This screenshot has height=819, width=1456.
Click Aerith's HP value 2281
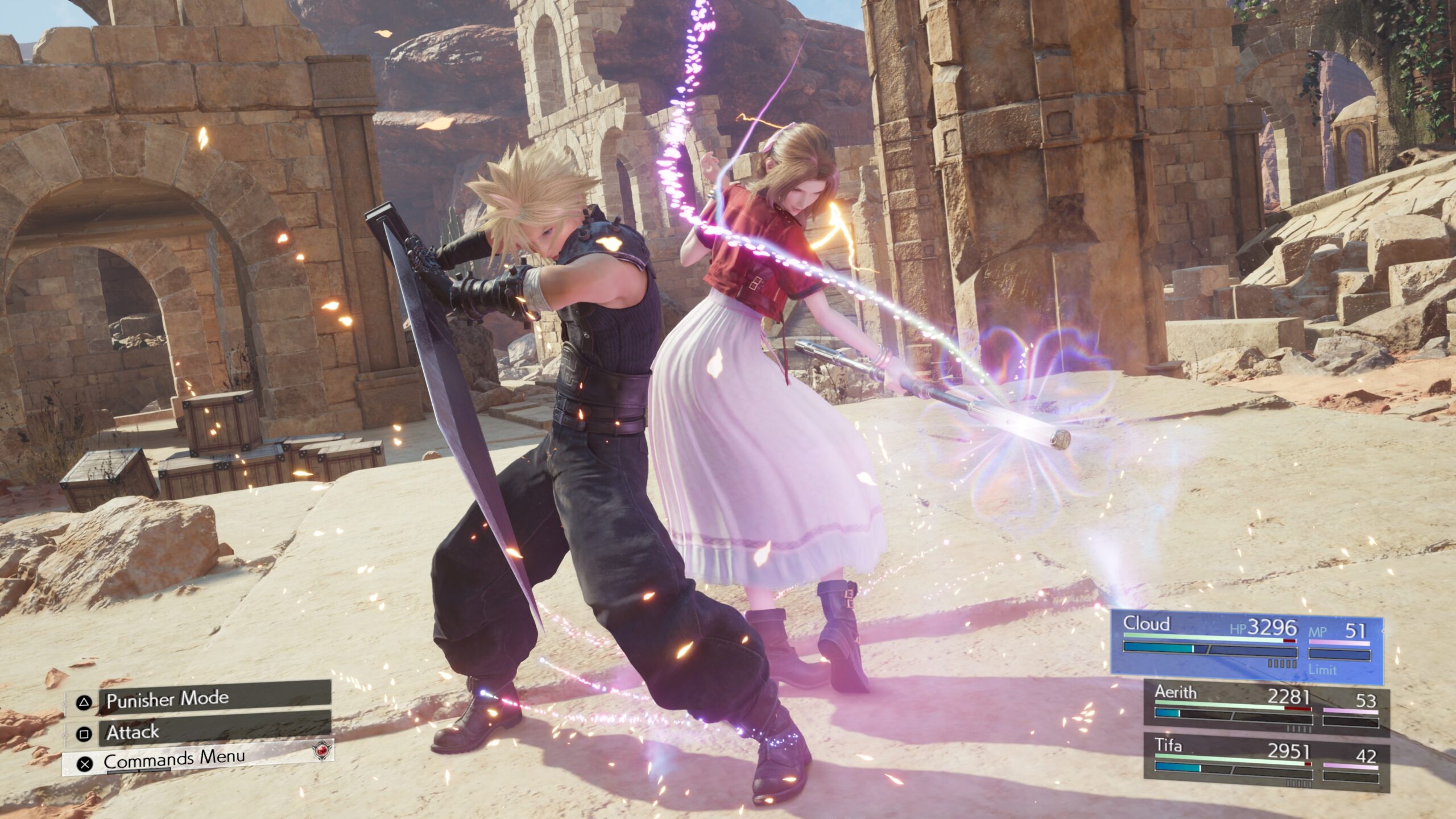(x=1291, y=696)
